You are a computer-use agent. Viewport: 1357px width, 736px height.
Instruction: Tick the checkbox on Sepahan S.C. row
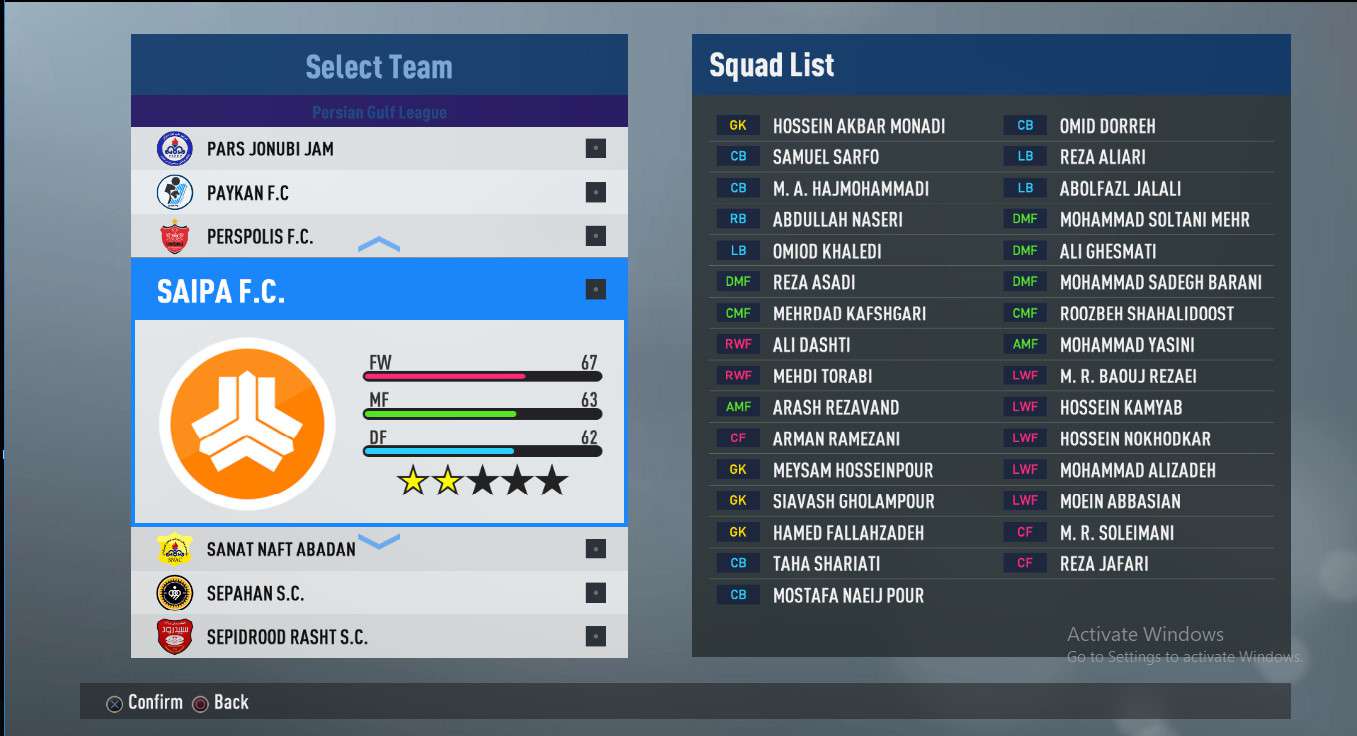(x=595, y=593)
